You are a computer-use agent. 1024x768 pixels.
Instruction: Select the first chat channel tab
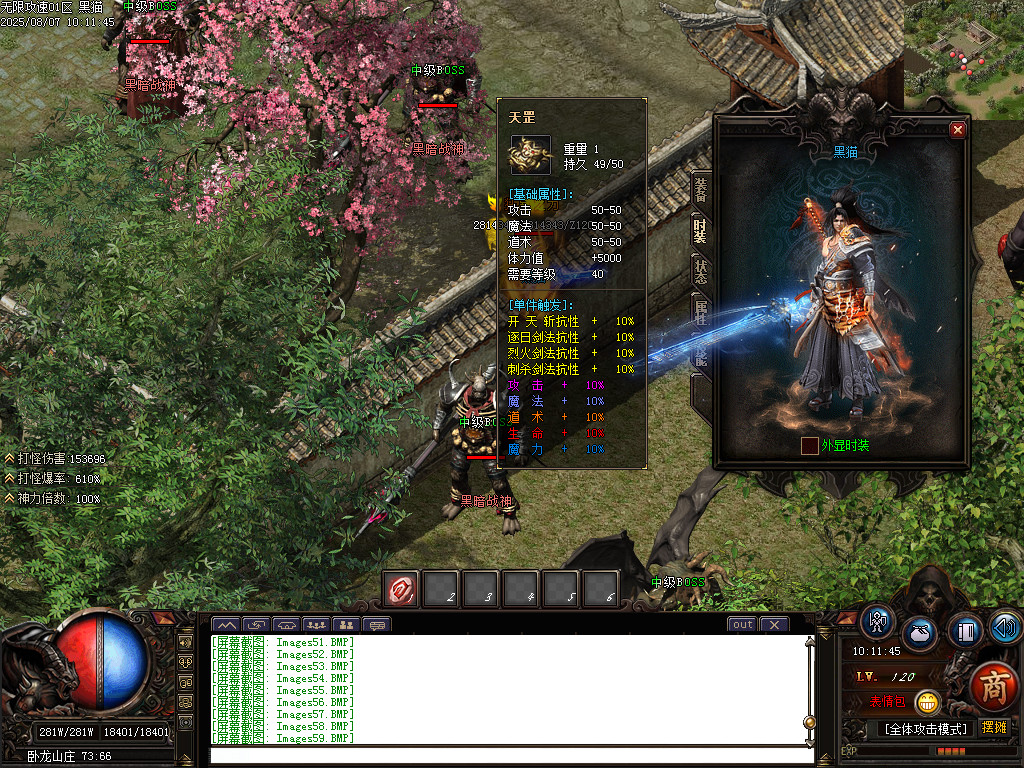click(x=229, y=625)
